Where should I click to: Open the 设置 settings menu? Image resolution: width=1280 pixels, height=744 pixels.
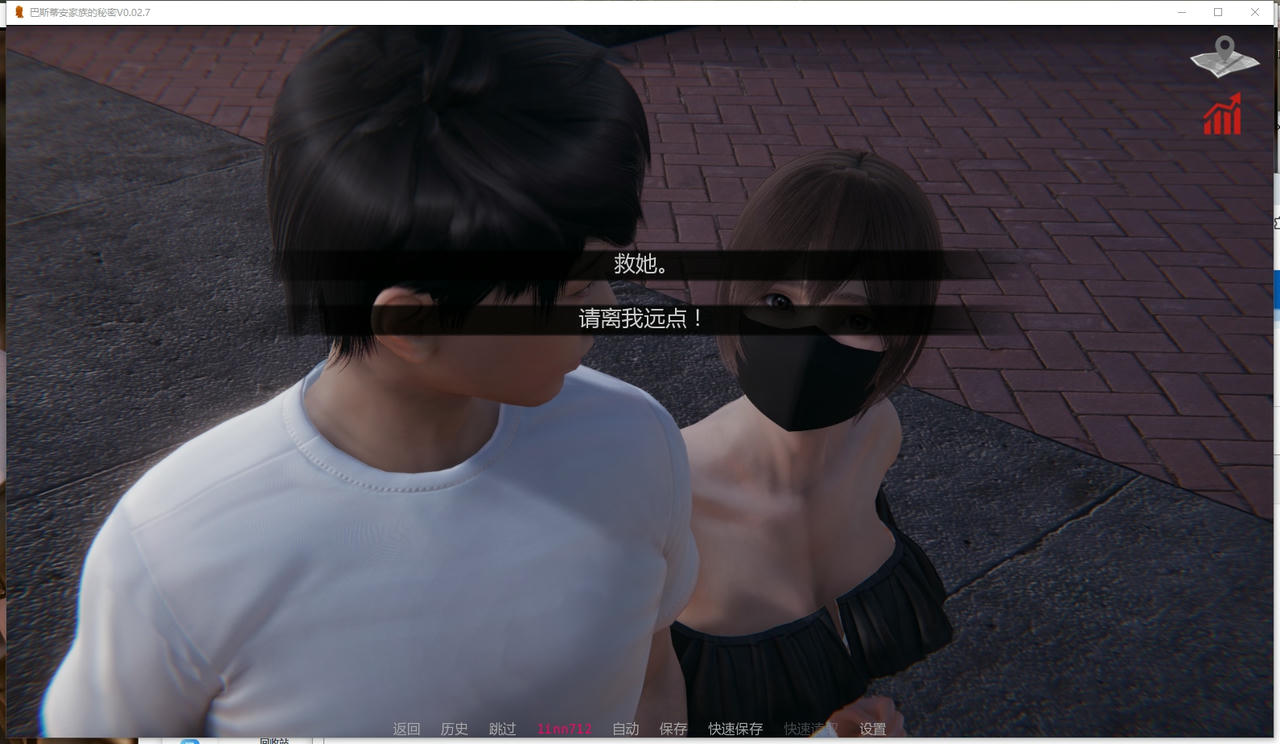(x=871, y=729)
